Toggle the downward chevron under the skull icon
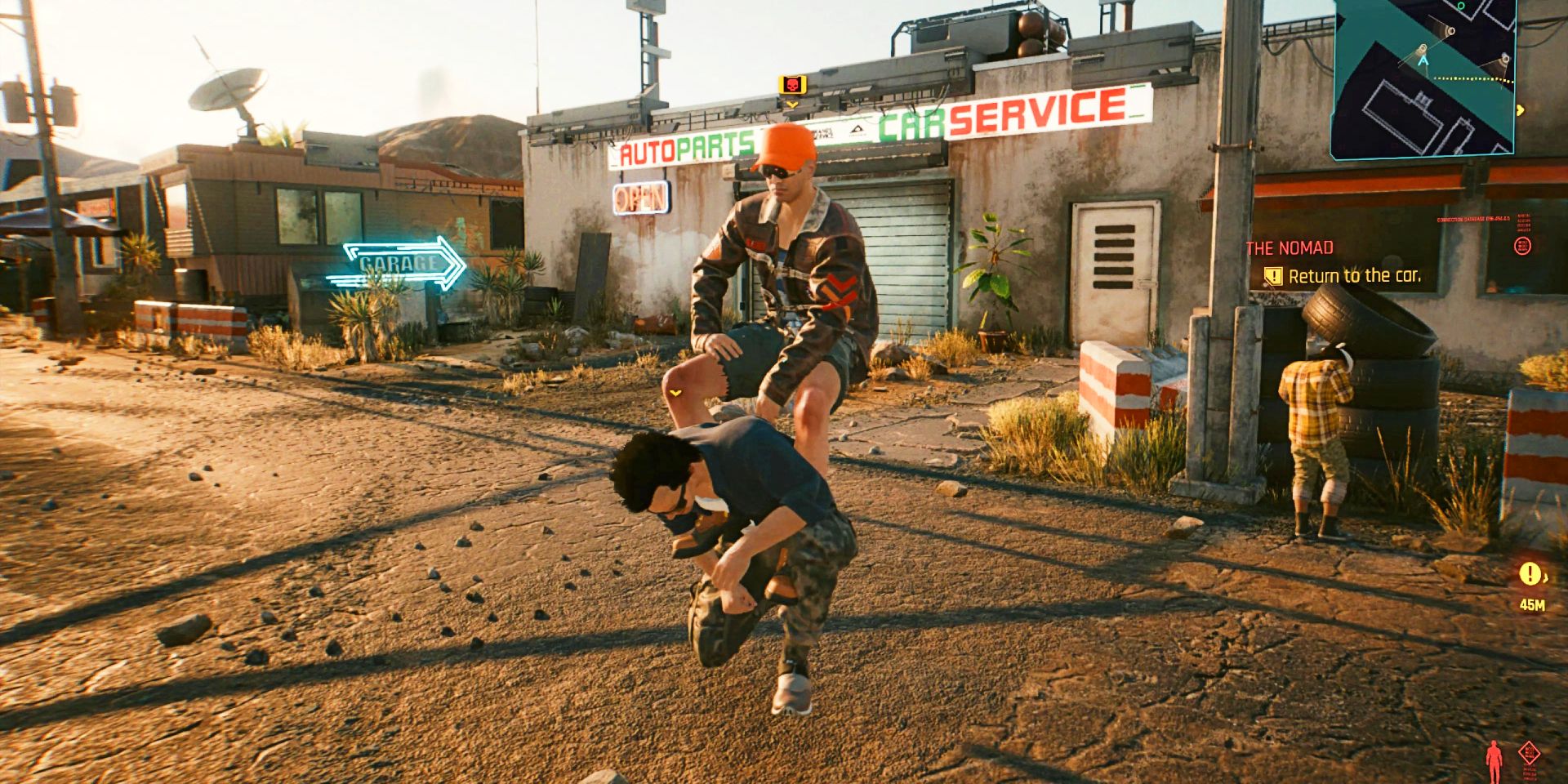The width and height of the screenshot is (1568, 784). tap(793, 105)
